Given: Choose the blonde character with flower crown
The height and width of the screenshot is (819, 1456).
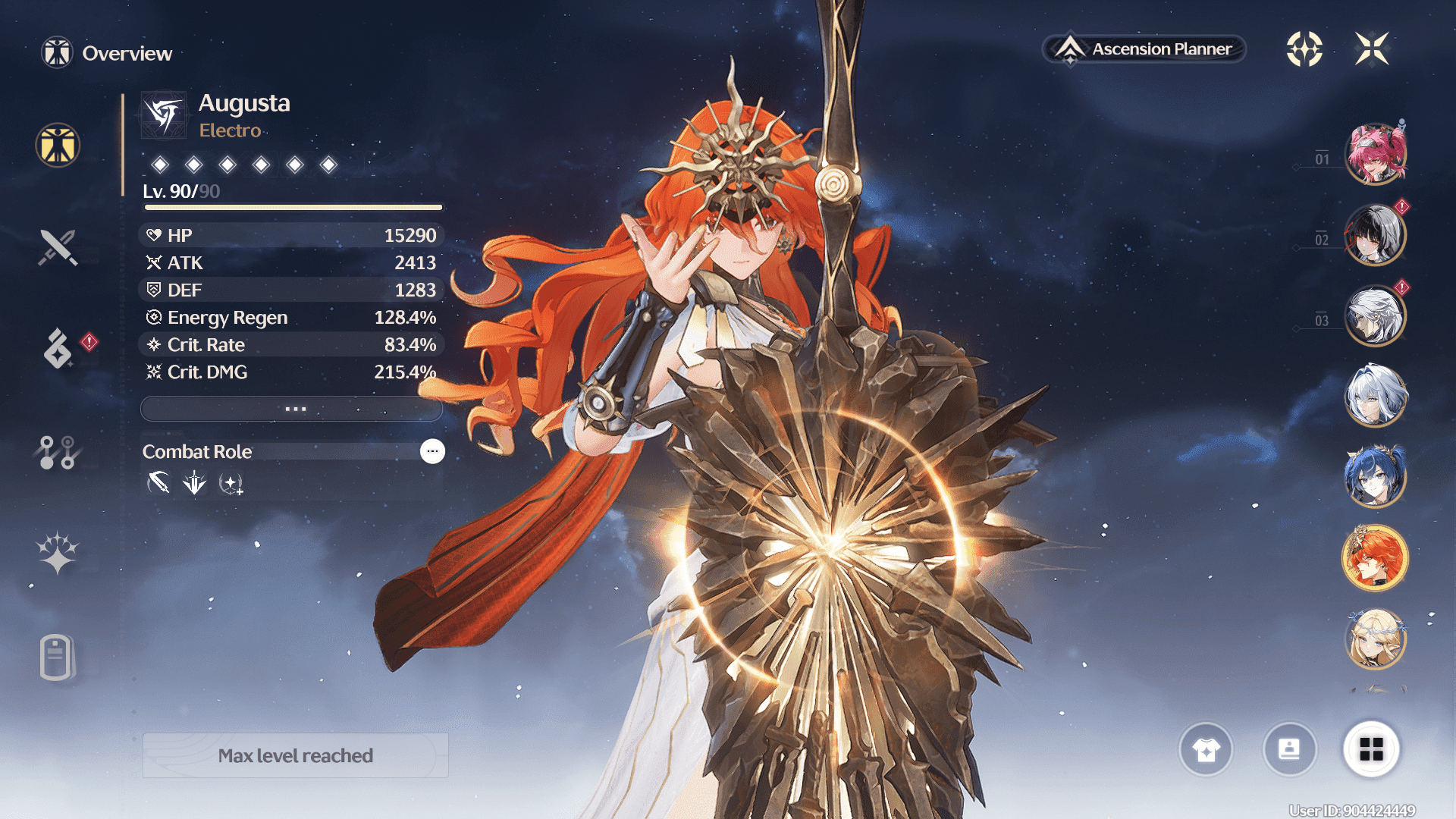Looking at the screenshot, I should click(1375, 639).
